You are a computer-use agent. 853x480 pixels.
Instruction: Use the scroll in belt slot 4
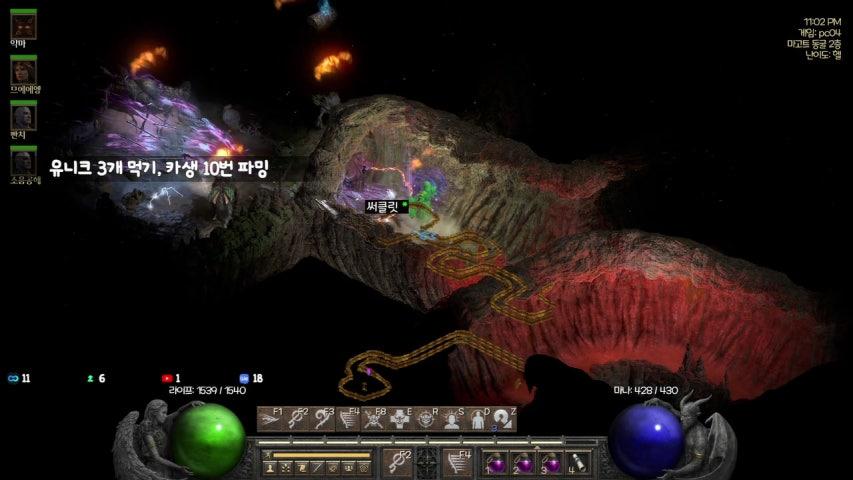click(x=577, y=464)
